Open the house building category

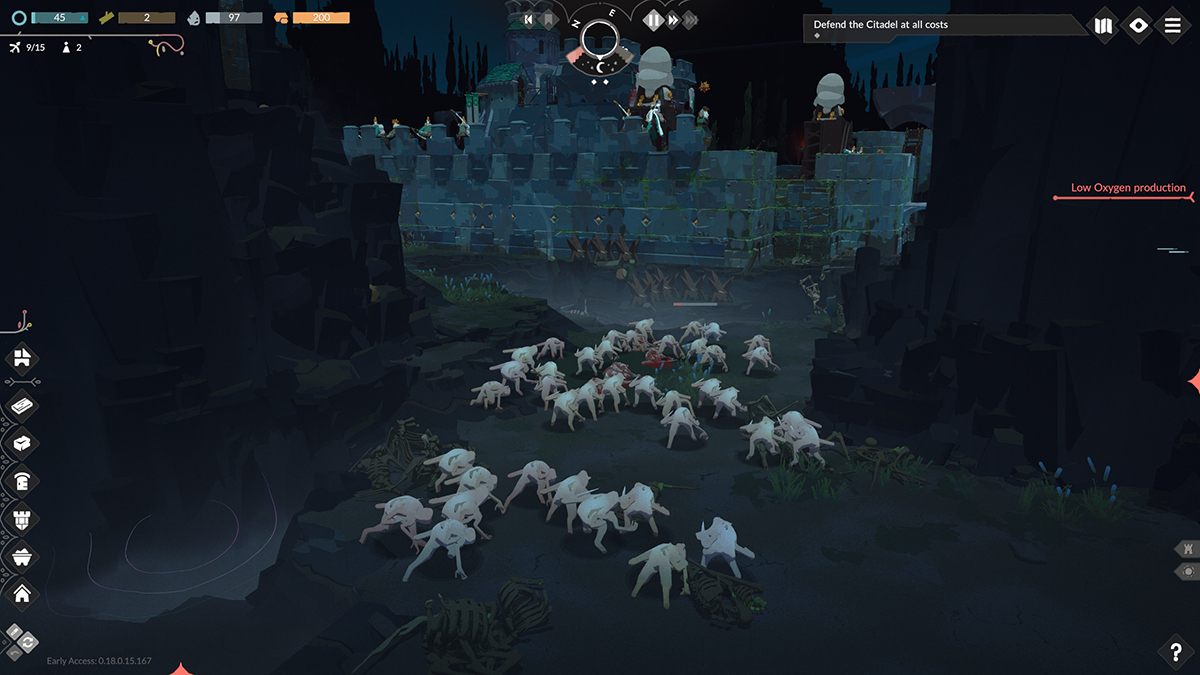pyautogui.click(x=22, y=594)
